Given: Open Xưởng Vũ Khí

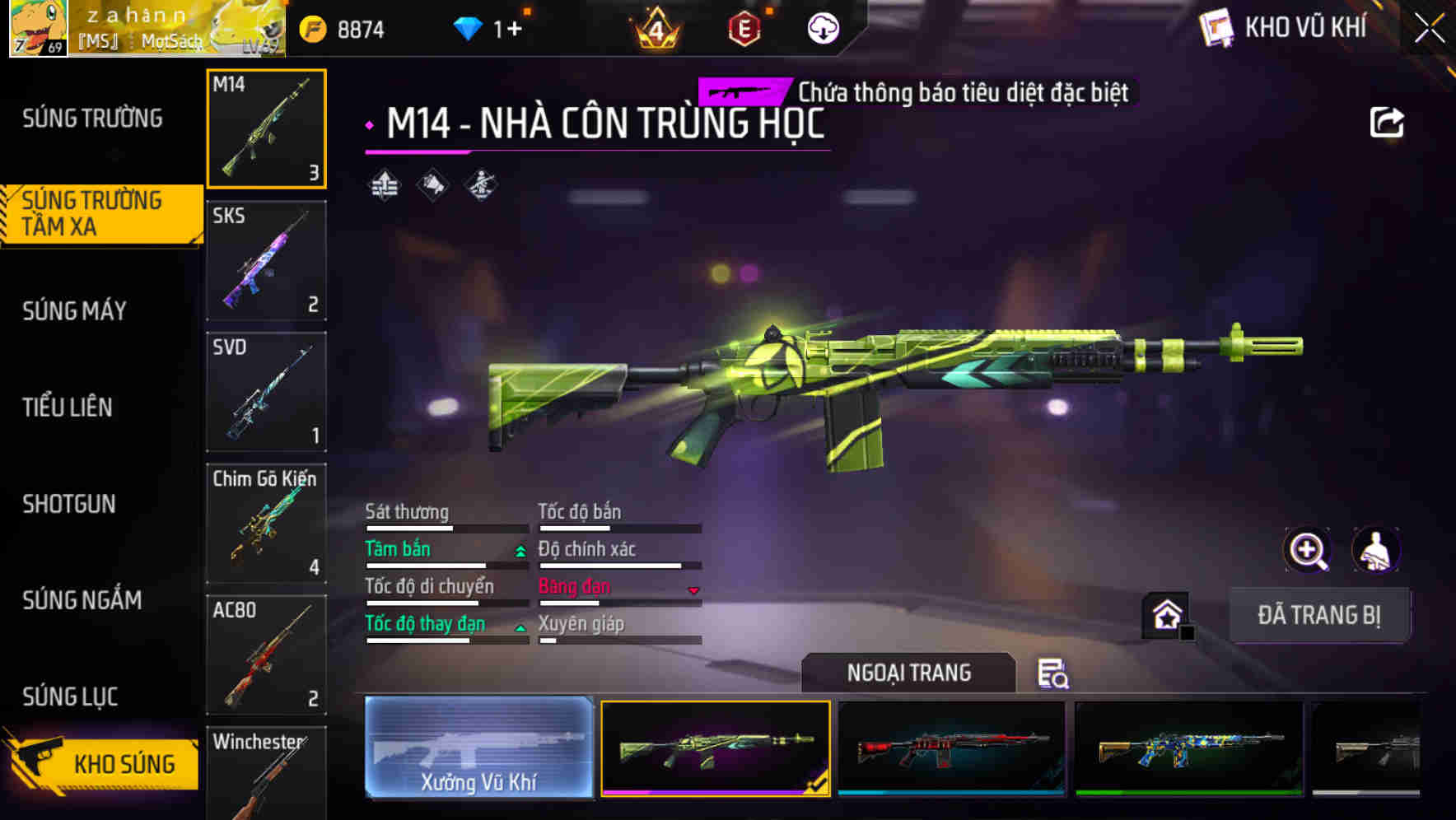Looking at the screenshot, I should point(478,749).
